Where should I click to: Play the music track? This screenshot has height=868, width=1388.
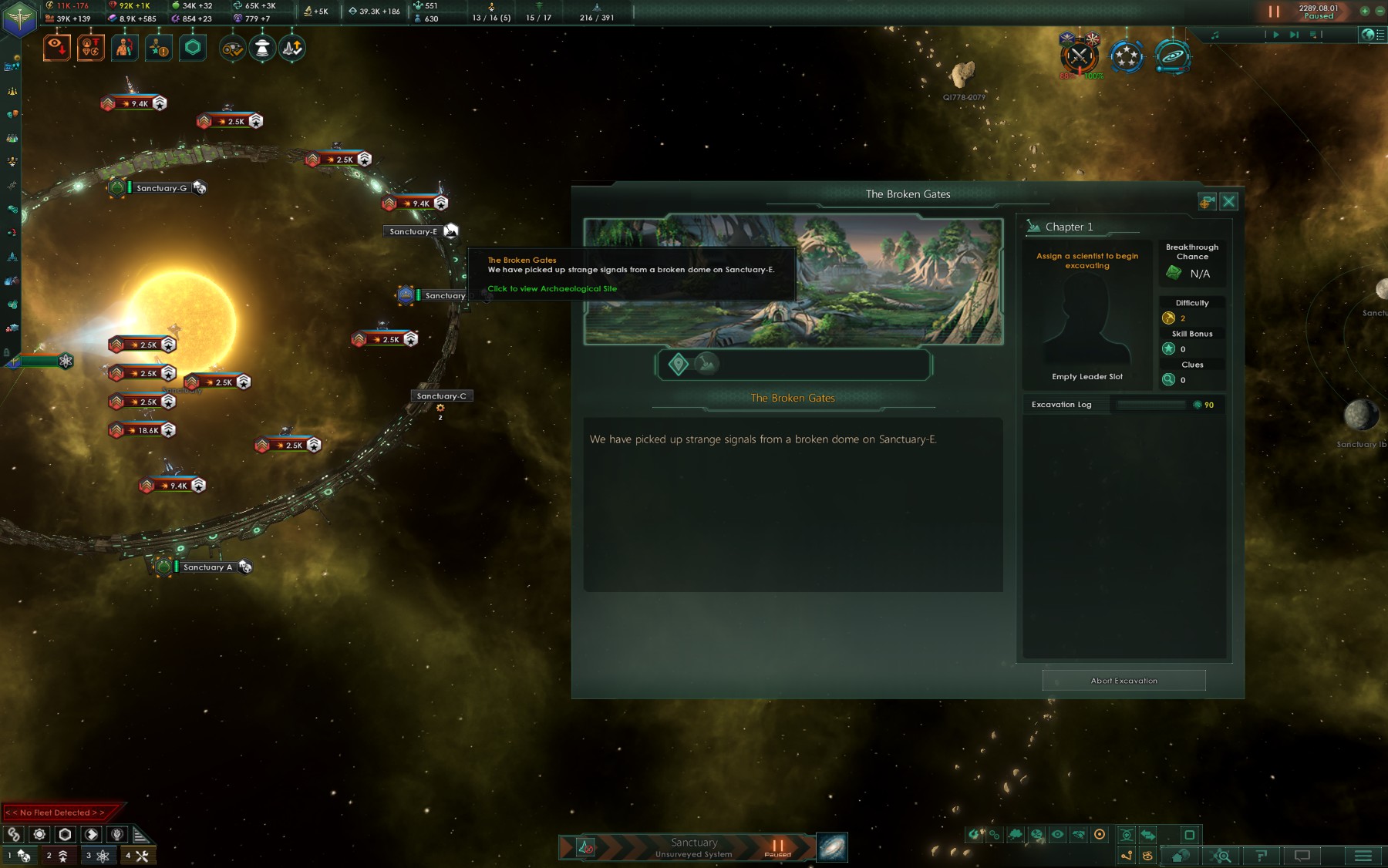click(x=1276, y=35)
